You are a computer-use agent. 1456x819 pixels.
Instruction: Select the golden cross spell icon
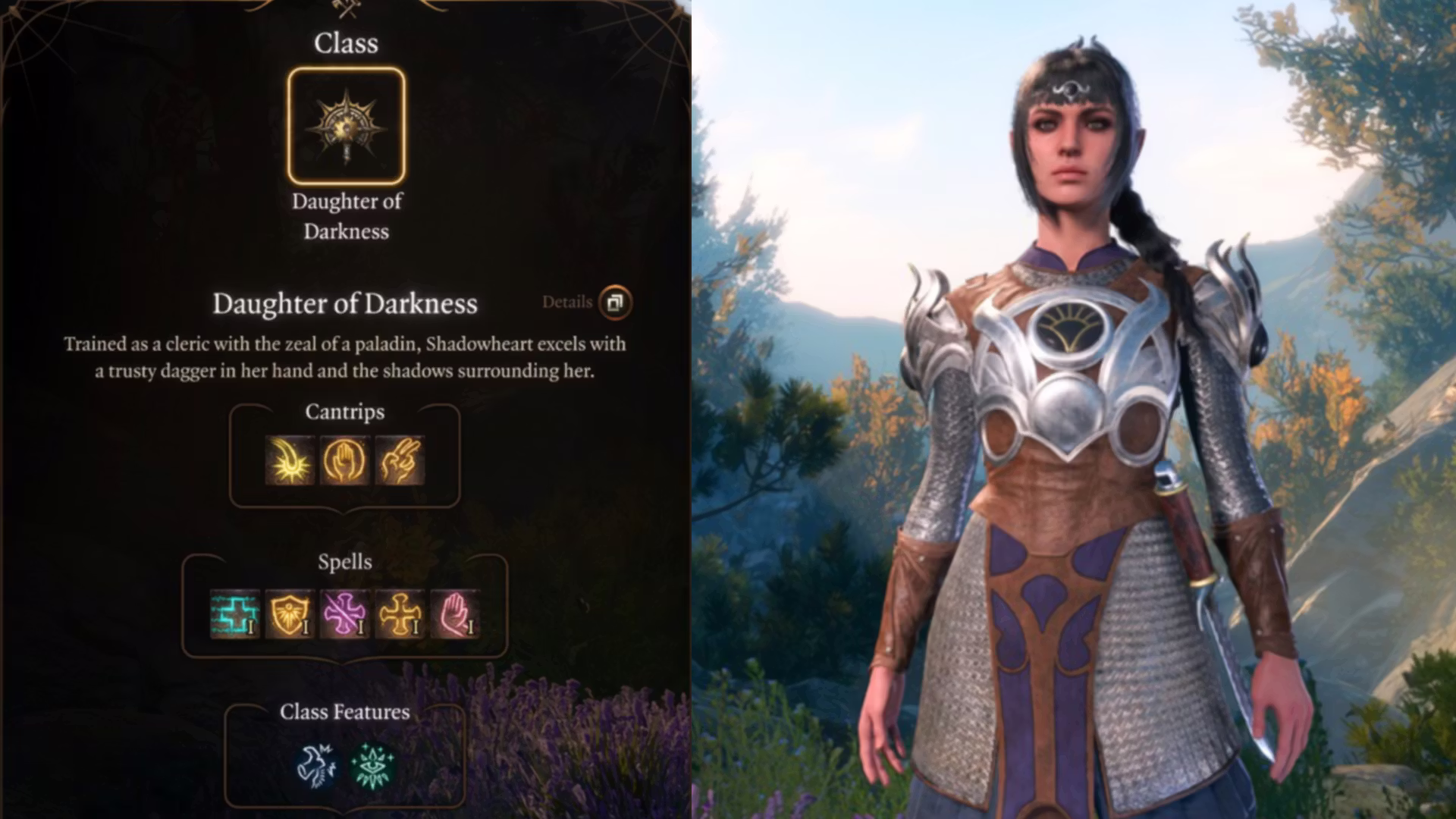(400, 613)
